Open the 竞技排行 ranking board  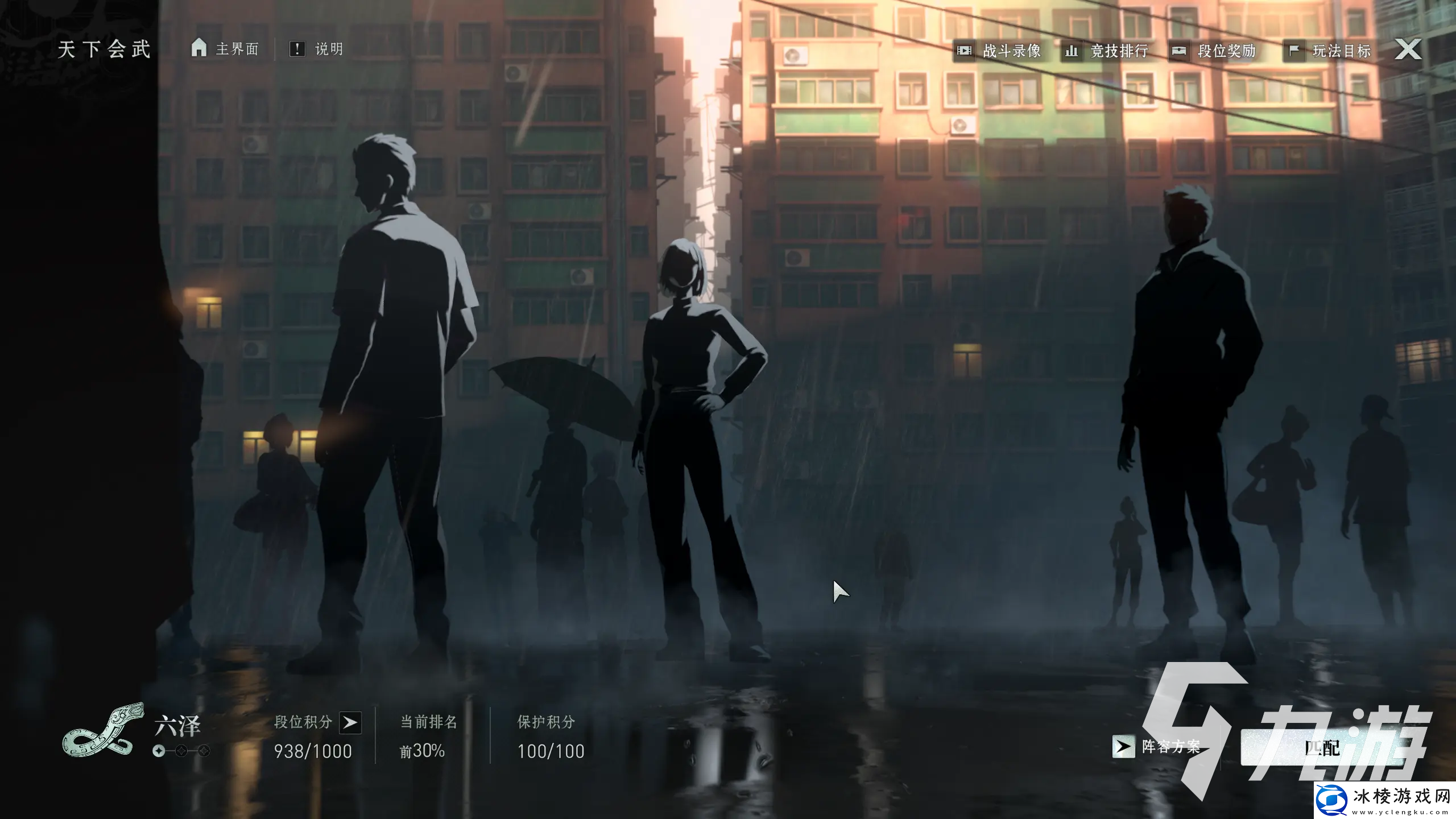pos(1106,51)
